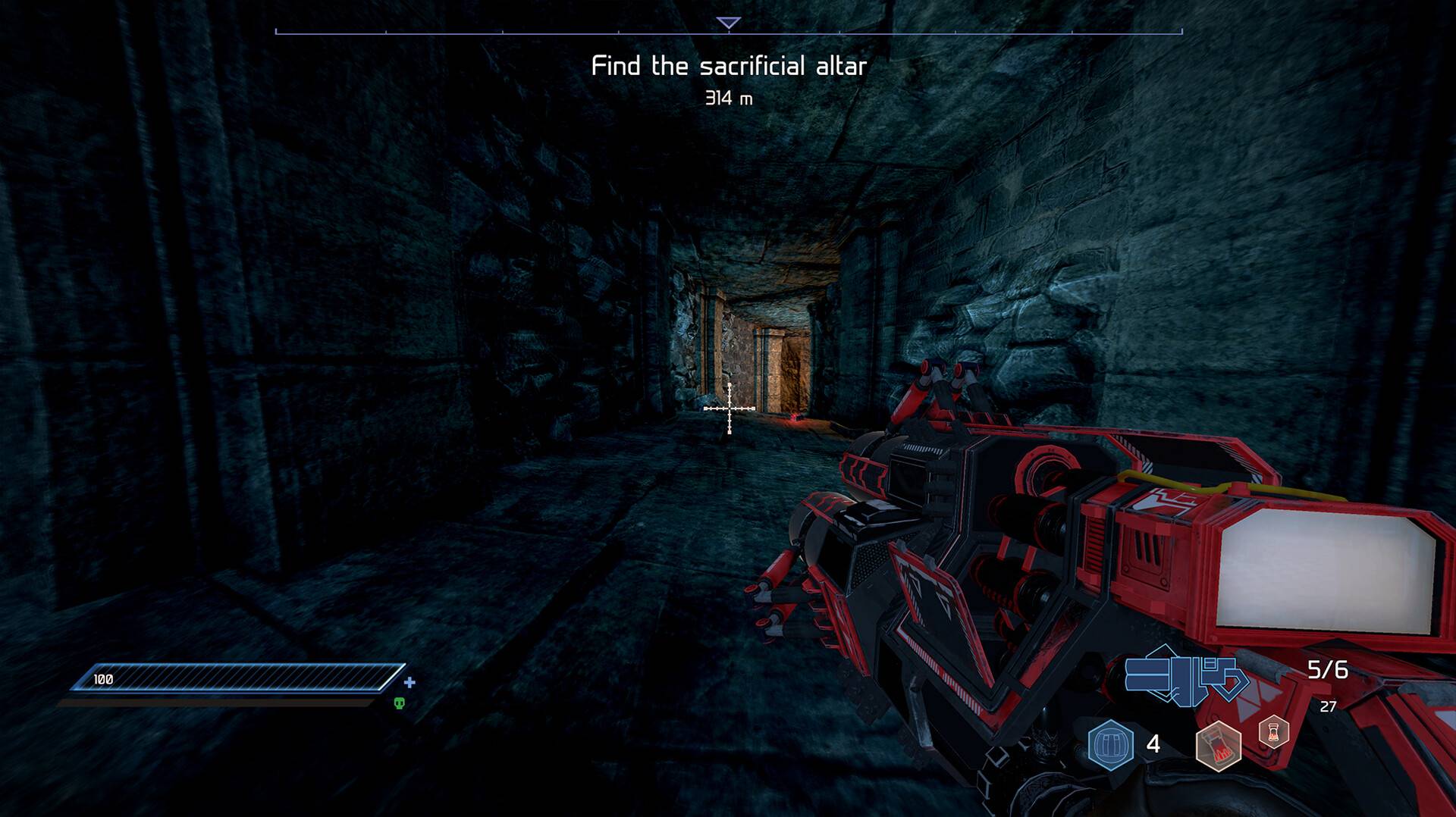This screenshot has height=817, width=1456.
Task: Click the blue plus icon beside health bar
Action: [409, 682]
